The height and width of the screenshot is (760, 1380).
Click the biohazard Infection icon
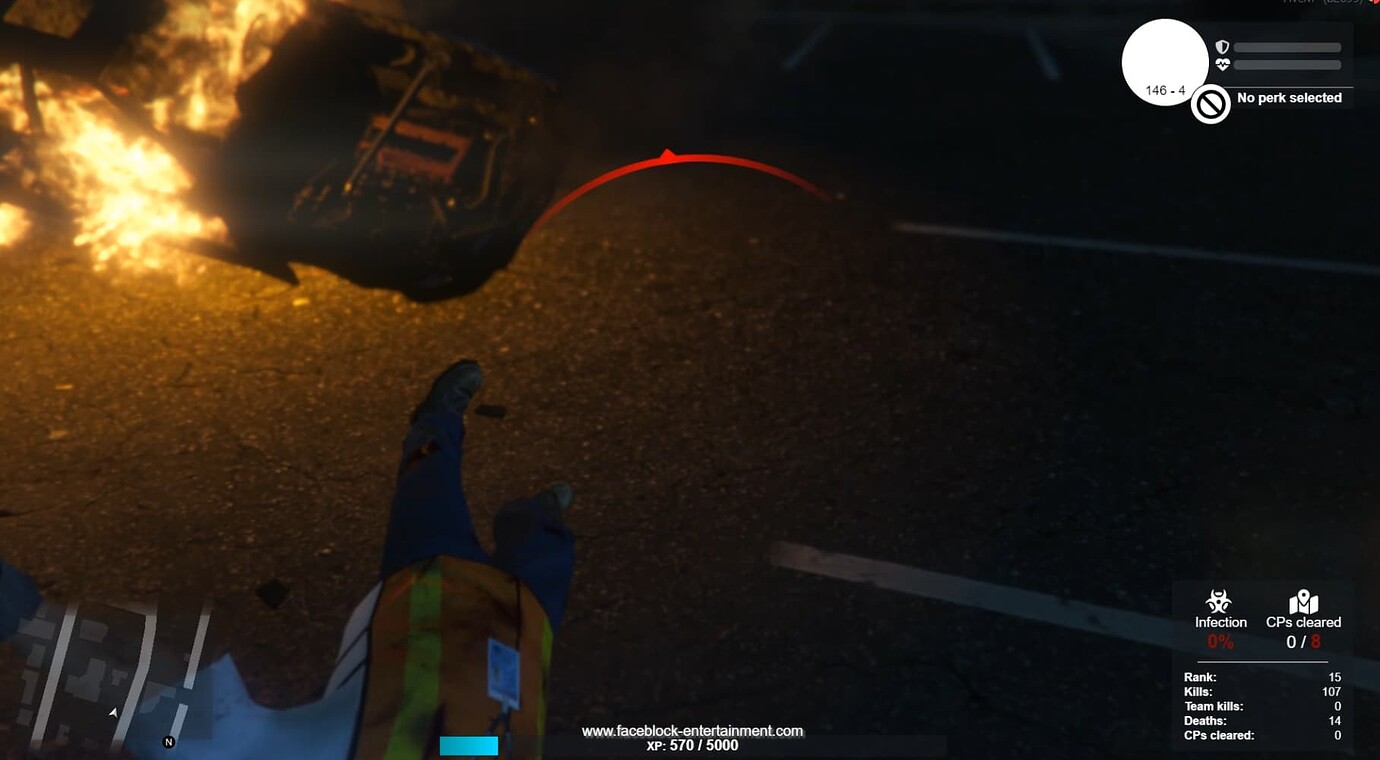click(1221, 601)
